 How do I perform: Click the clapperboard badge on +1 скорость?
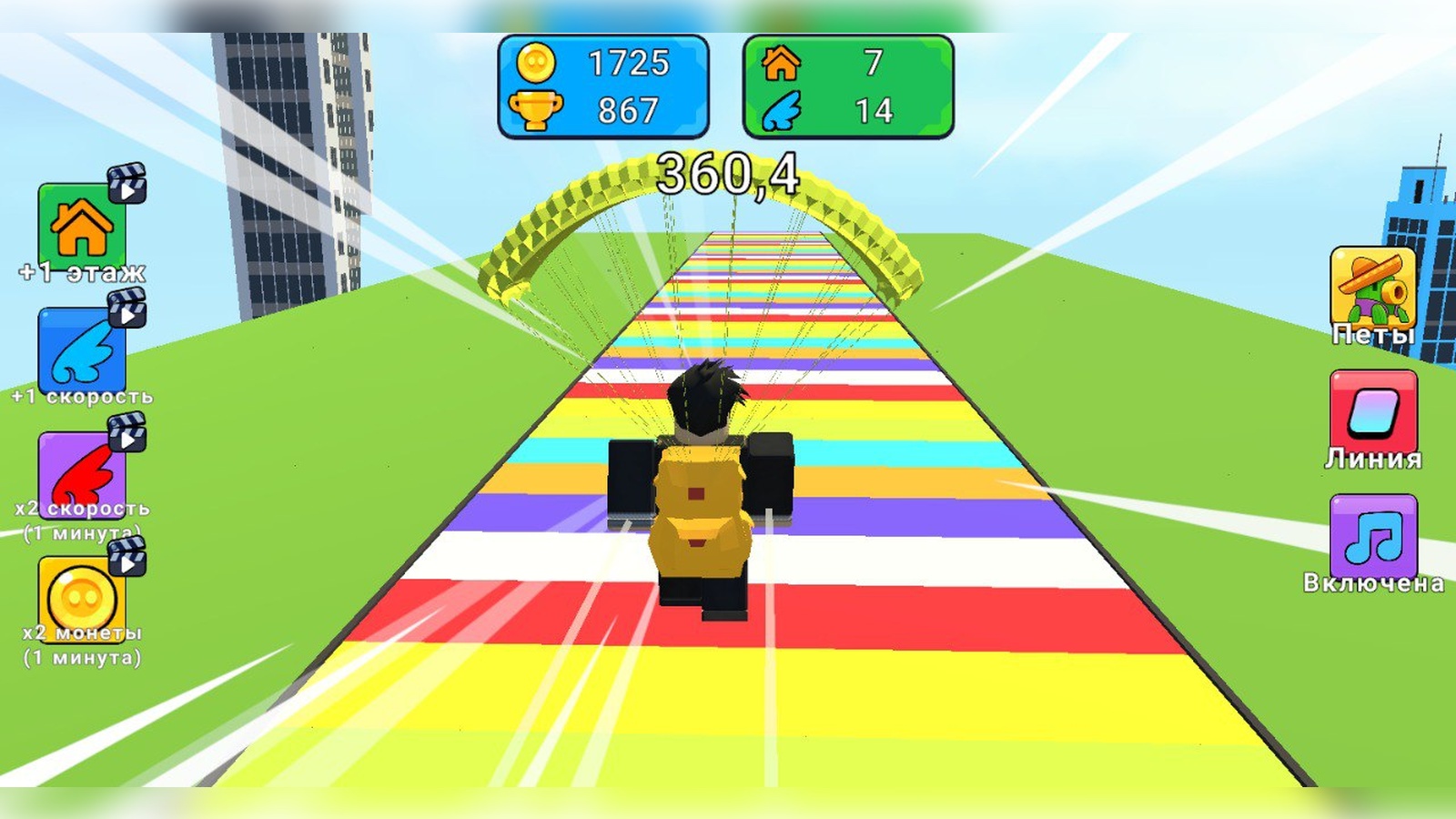[x=127, y=312]
